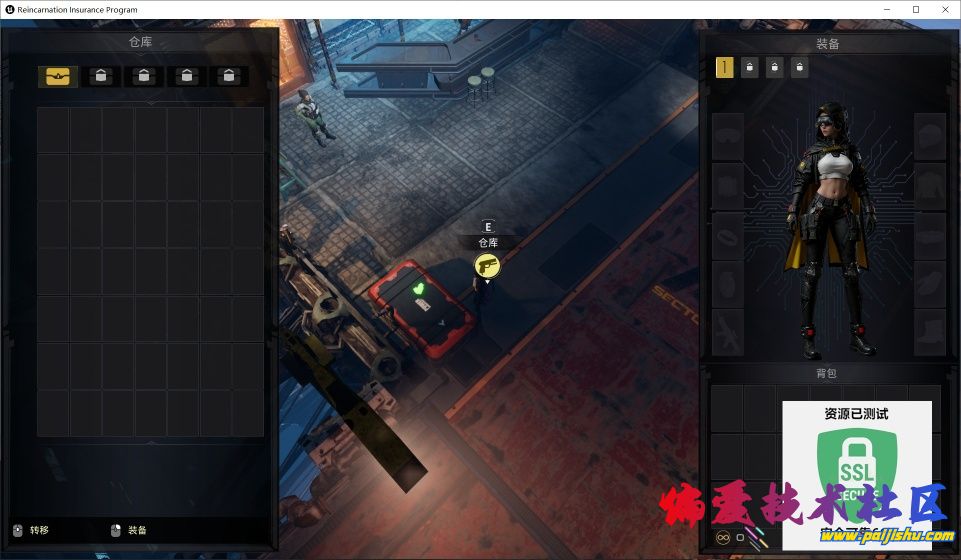Open the jacket armor slot
This screenshot has width=961, height=560.
930,185
